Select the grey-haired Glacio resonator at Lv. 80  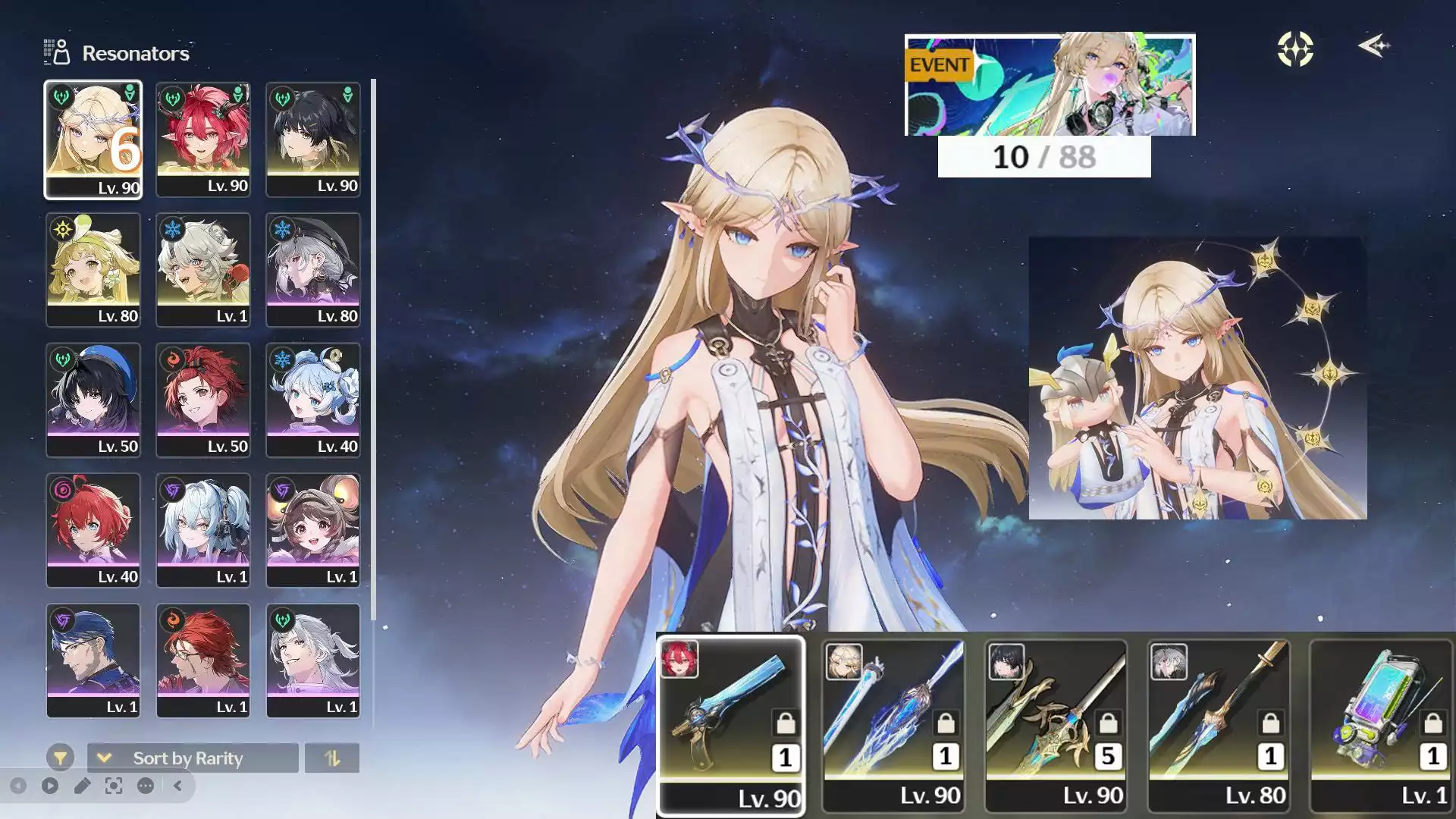pos(312,270)
